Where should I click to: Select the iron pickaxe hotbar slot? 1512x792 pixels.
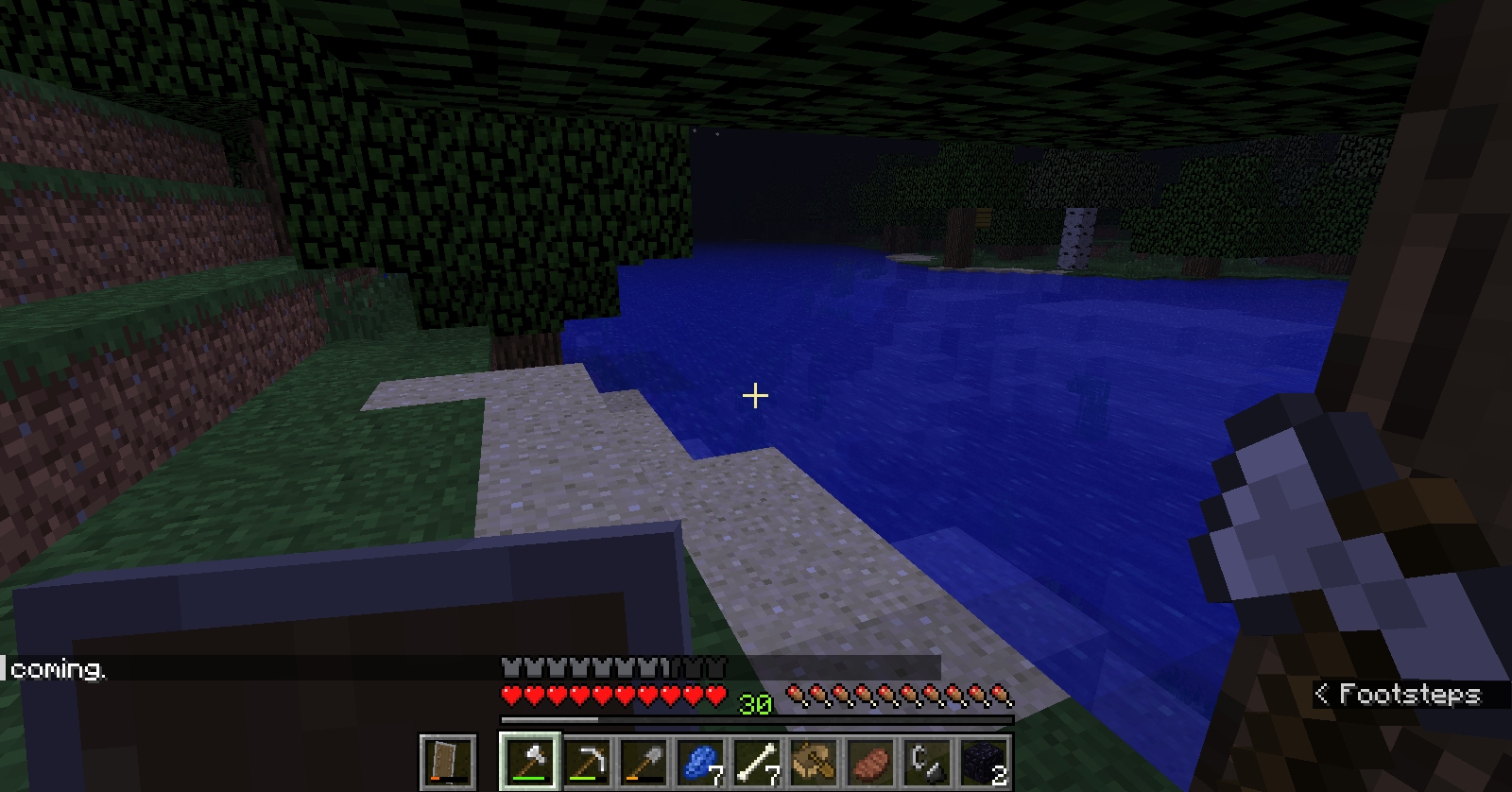tap(586, 761)
